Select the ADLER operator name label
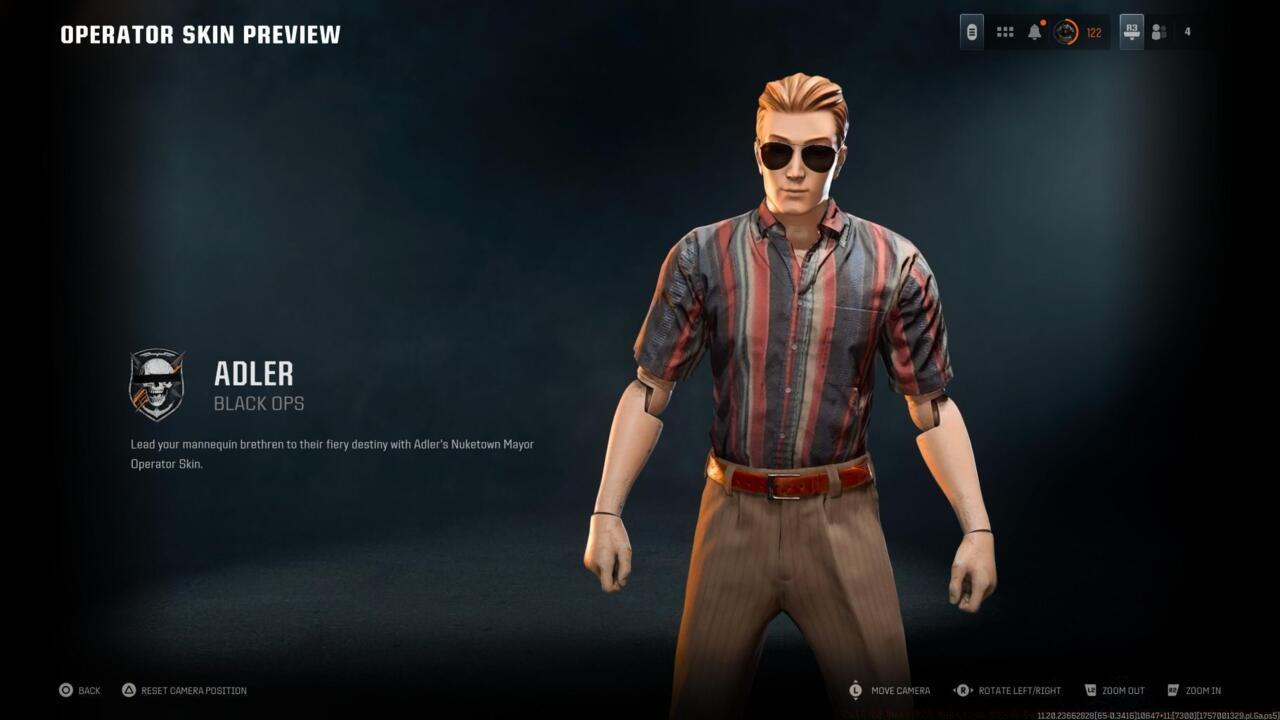Image resolution: width=1280 pixels, height=720 pixels. tap(253, 375)
